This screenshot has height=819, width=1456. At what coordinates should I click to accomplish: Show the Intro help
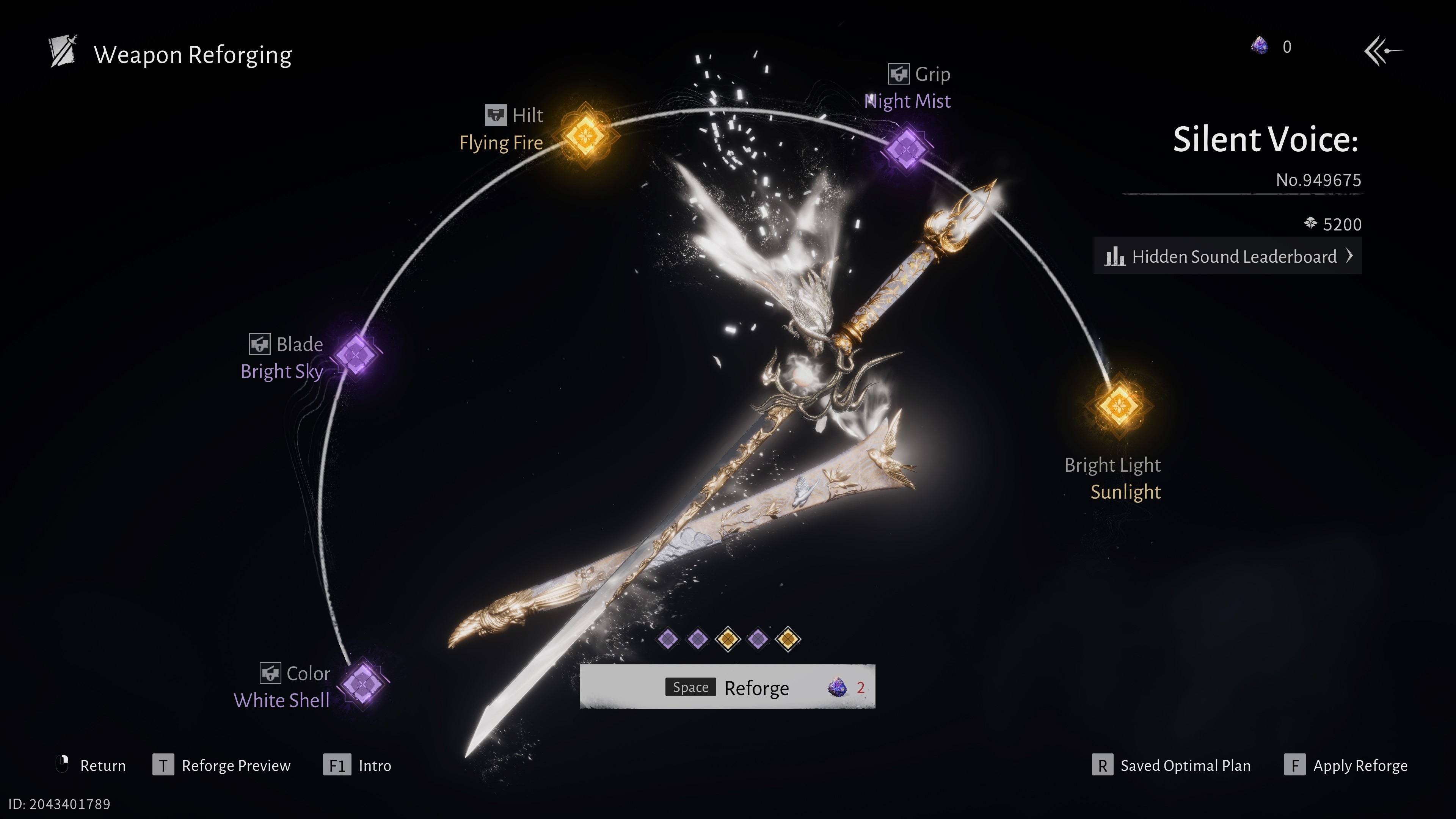[357, 765]
